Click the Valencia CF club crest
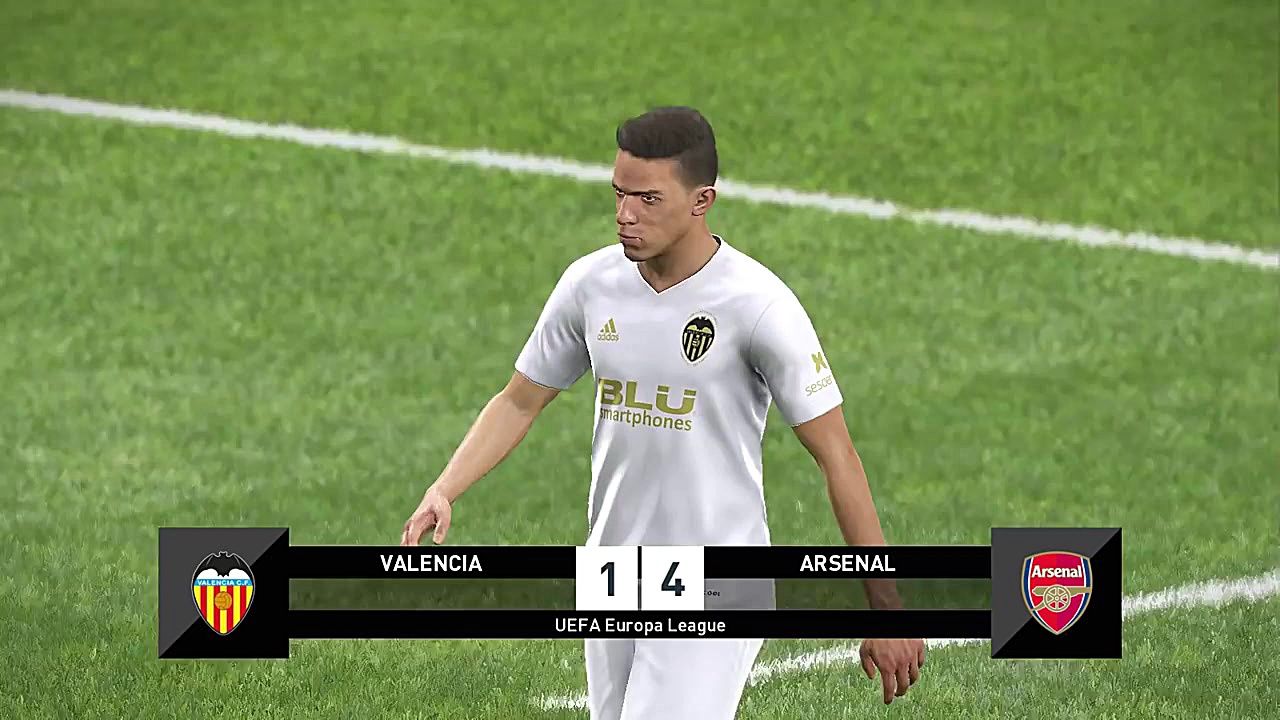This screenshot has width=1280, height=720. (x=223, y=592)
